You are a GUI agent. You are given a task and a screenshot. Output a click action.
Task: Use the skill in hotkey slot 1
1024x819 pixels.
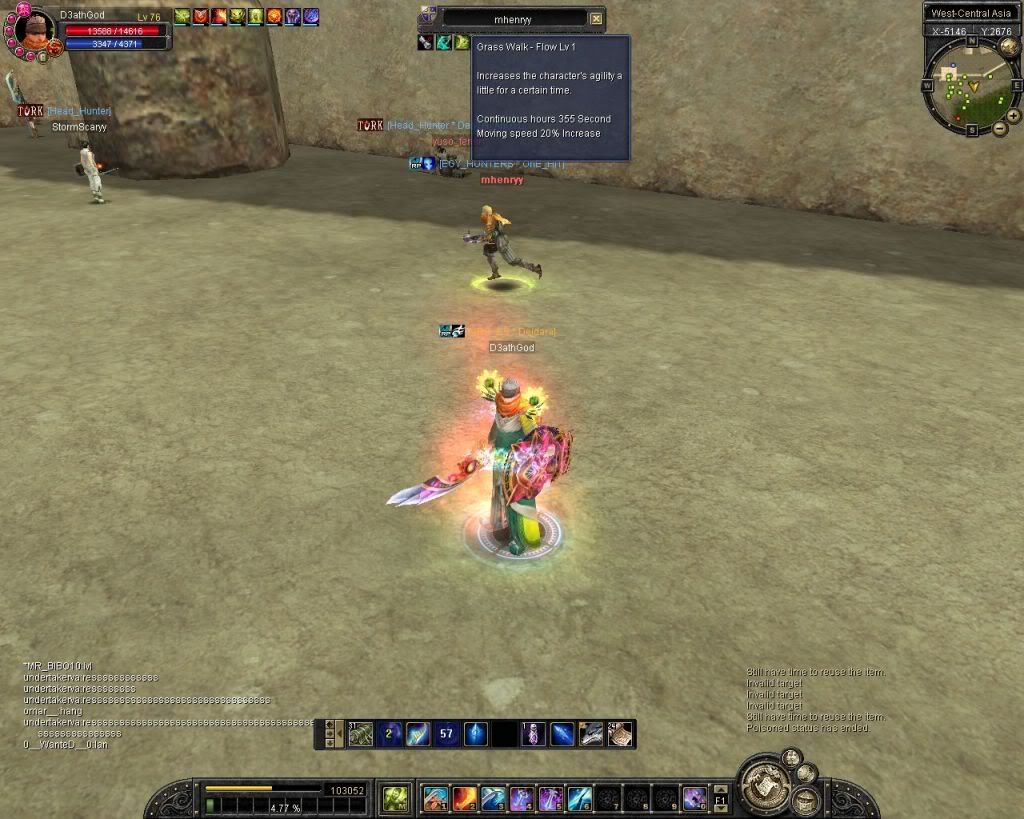click(x=436, y=799)
